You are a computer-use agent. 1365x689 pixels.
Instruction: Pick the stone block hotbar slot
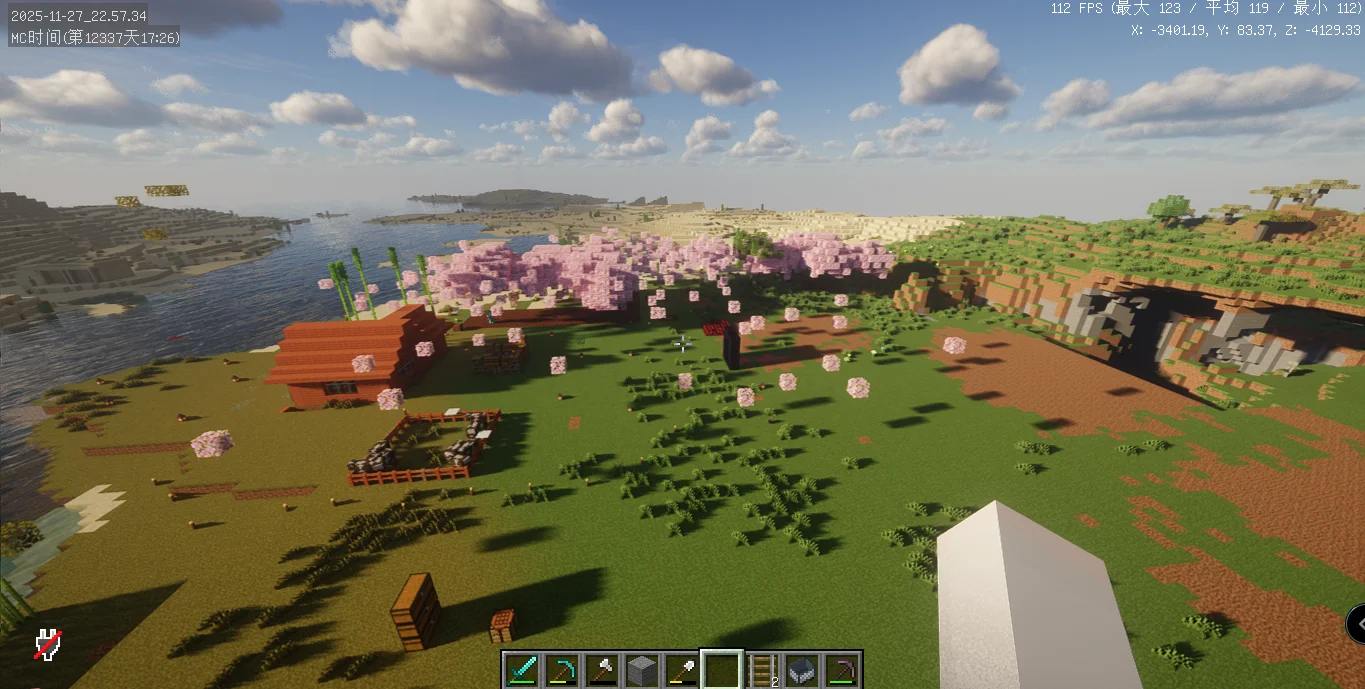pos(641,669)
